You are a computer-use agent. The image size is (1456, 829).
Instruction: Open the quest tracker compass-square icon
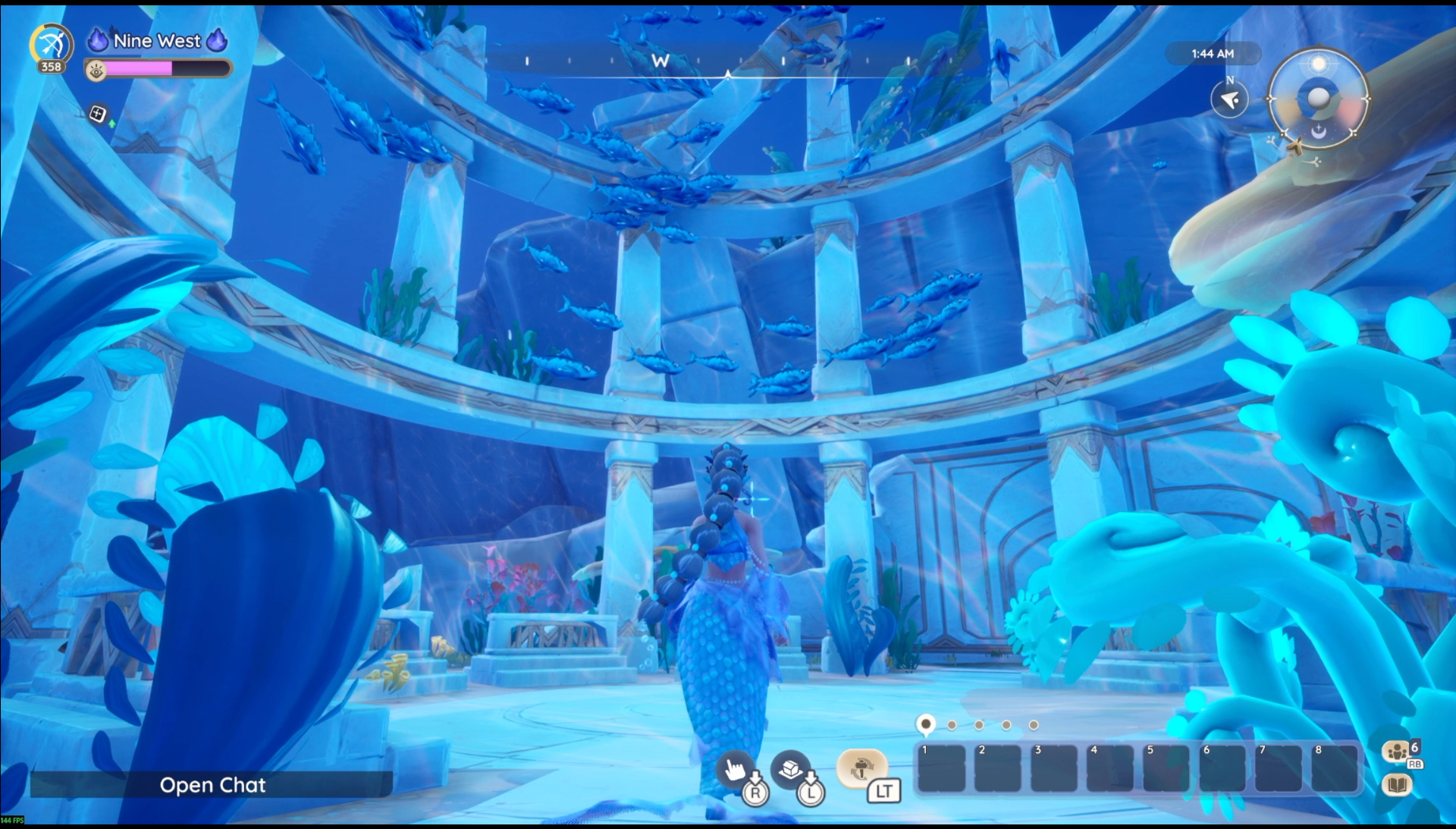click(98, 115)
